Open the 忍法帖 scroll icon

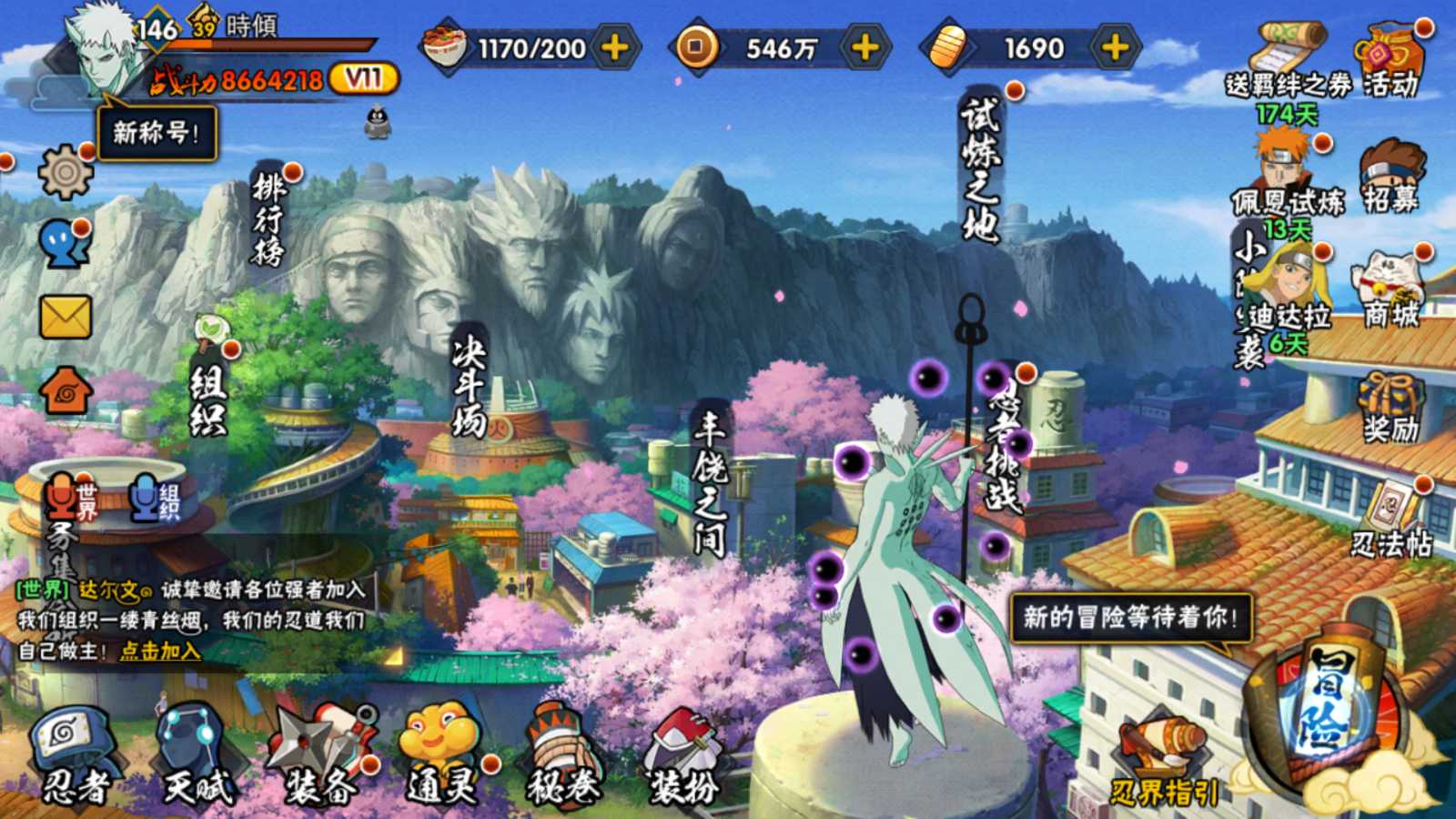(x=1390, y=519)
